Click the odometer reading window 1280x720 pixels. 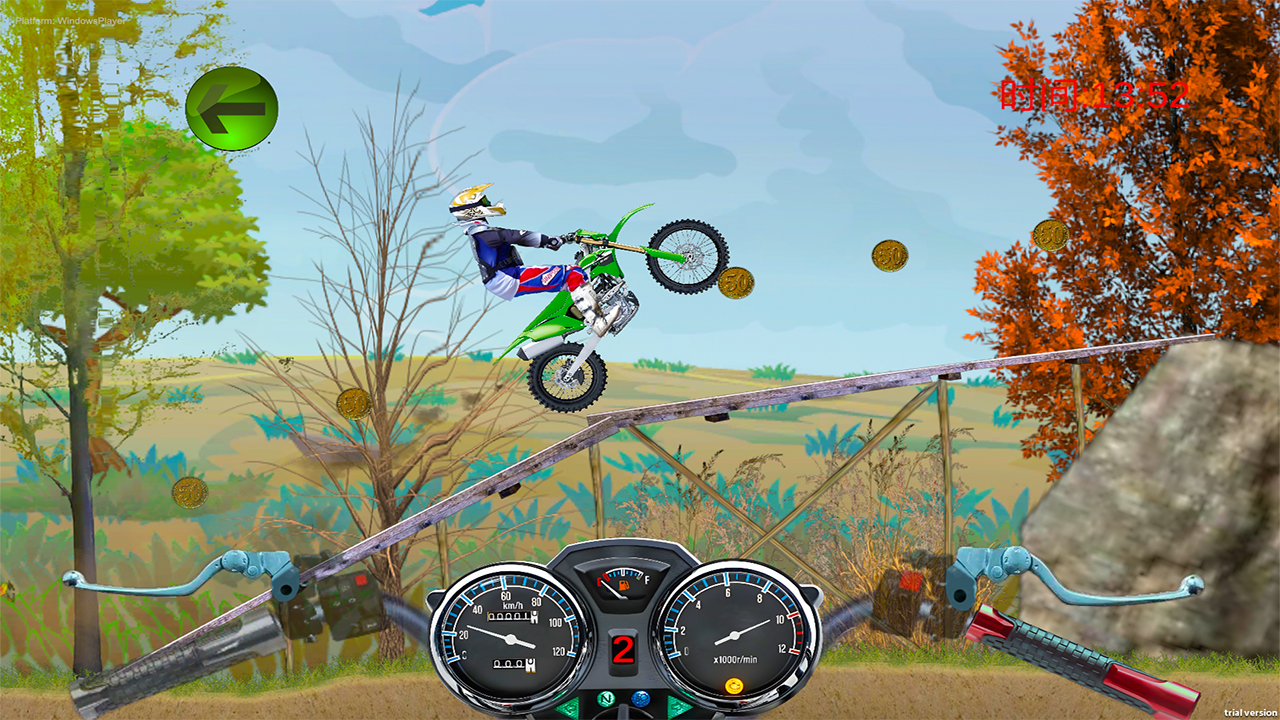coord(512,616)
